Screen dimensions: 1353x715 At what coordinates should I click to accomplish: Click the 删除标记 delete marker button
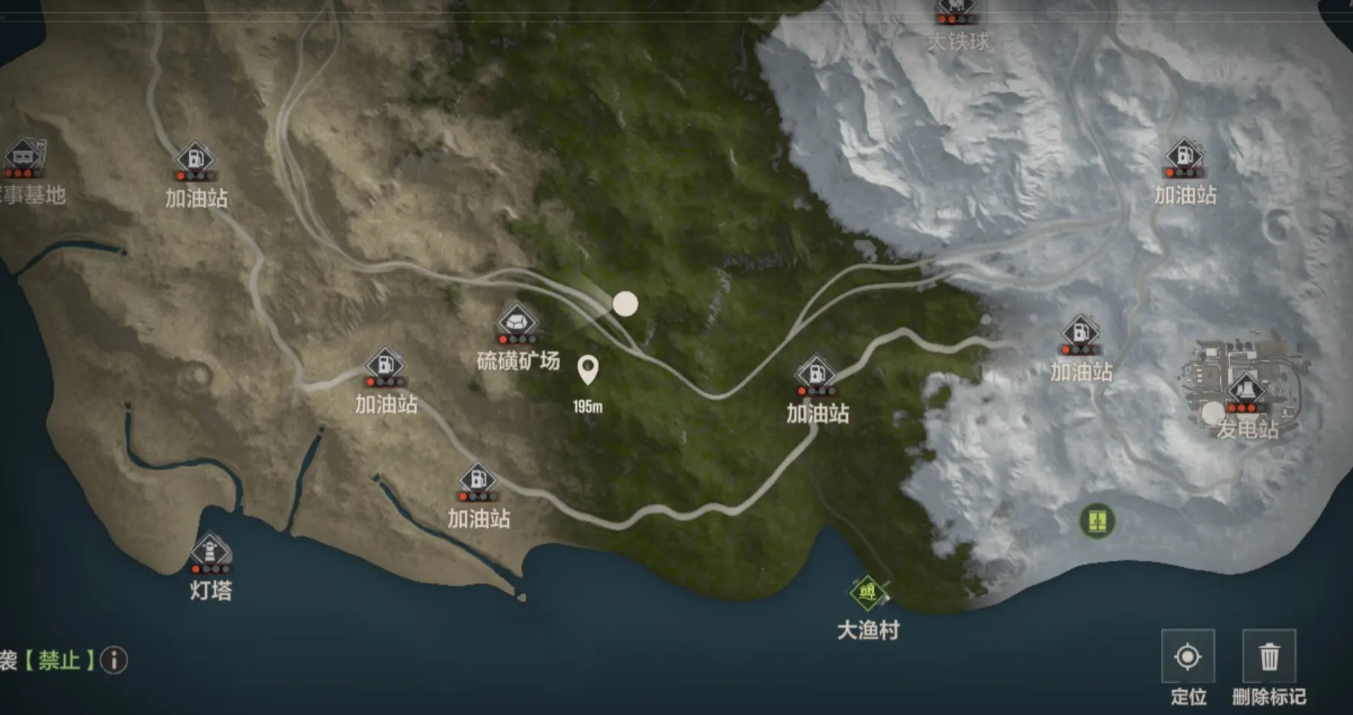coord(1269,657)
